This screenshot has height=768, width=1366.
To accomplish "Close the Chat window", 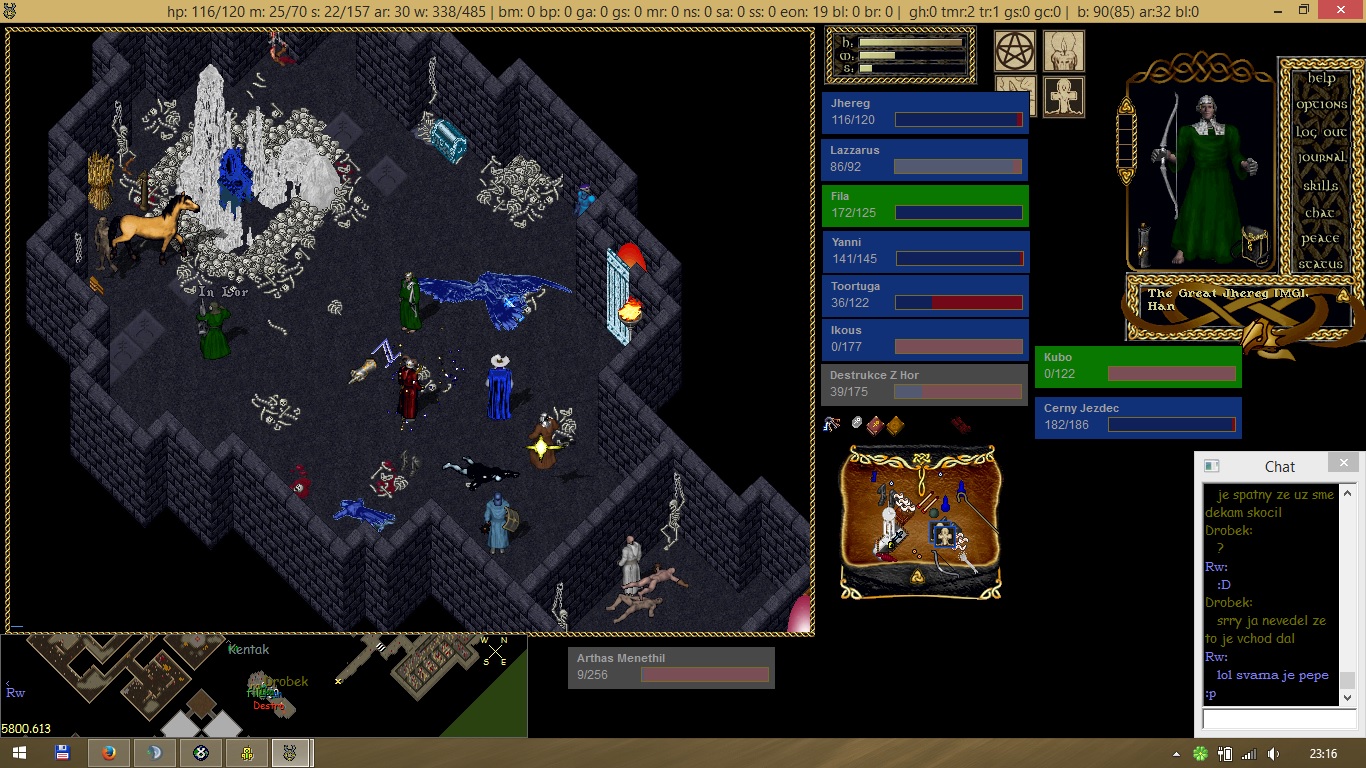I will [x=1343, y=463].
